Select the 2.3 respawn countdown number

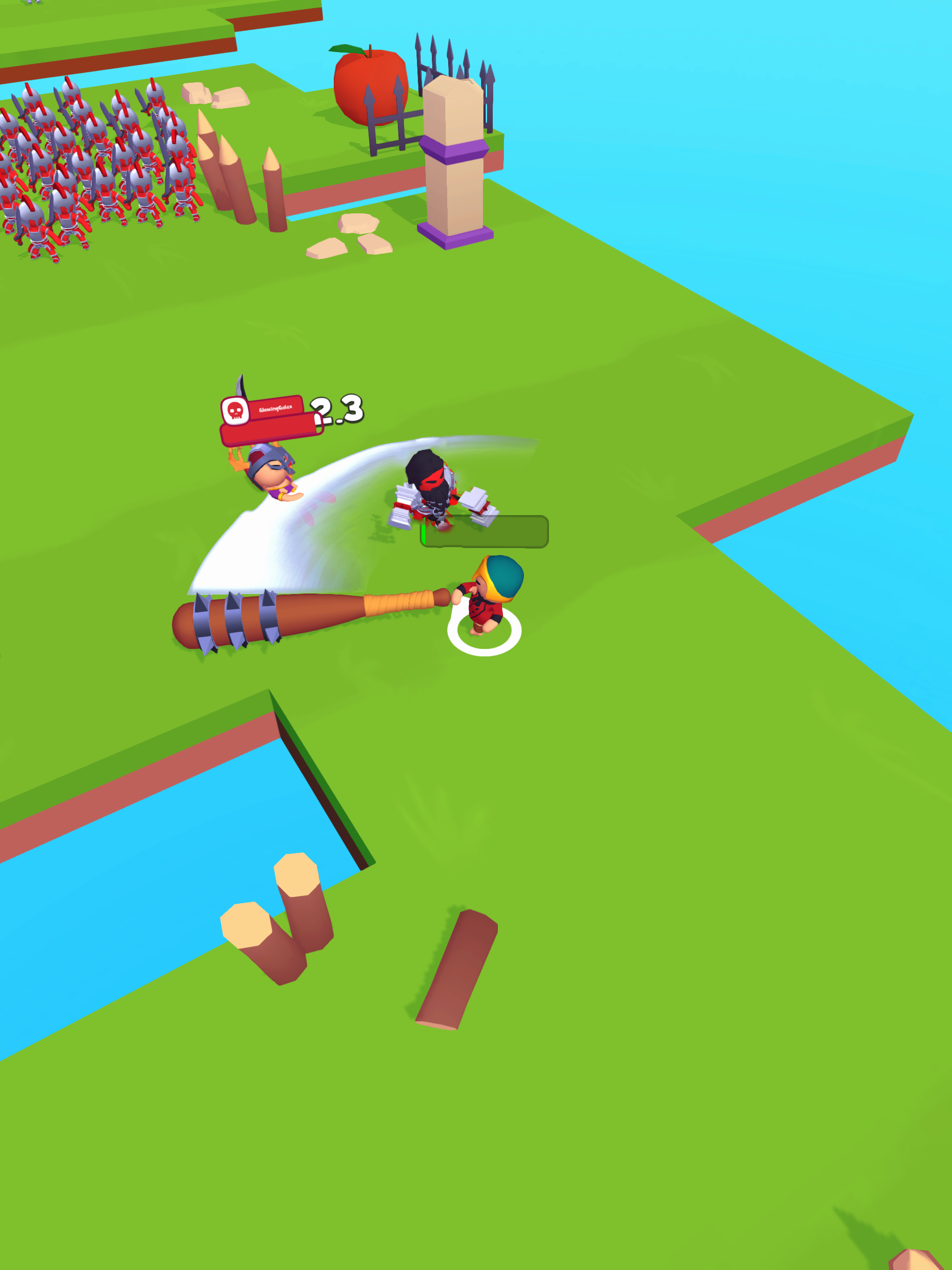pos(336,410)
